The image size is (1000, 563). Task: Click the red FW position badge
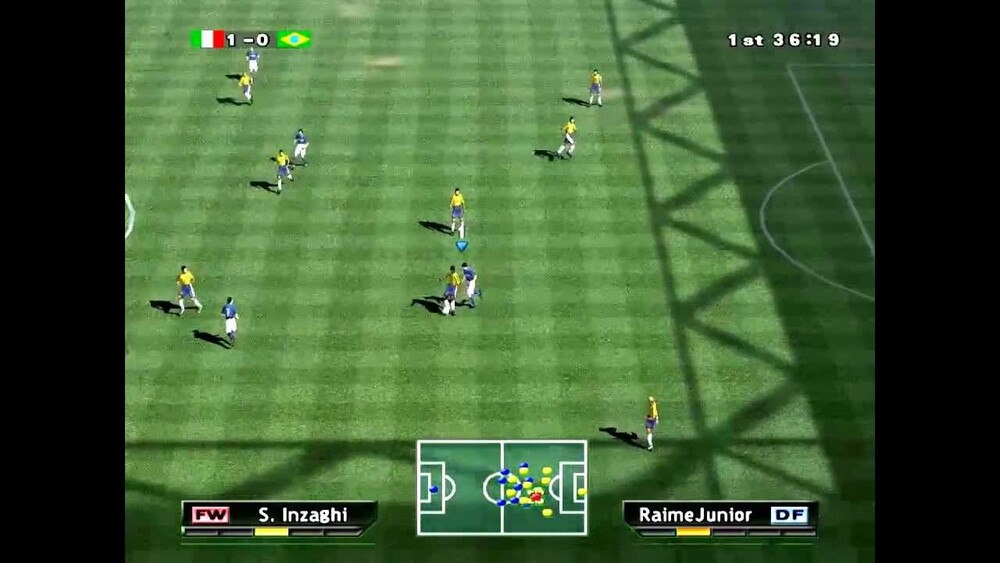211,515
